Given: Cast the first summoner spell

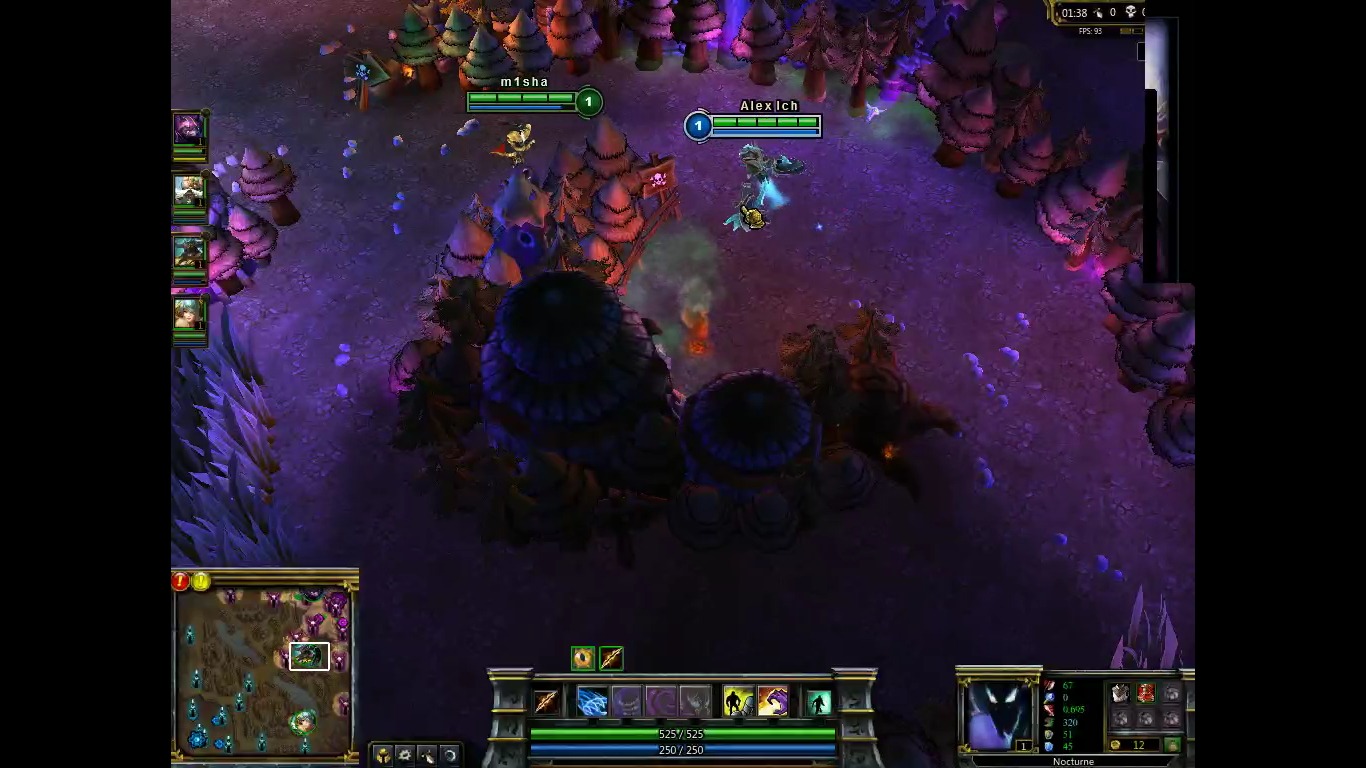Looking at the screenshot, I should tap(737, 701).
